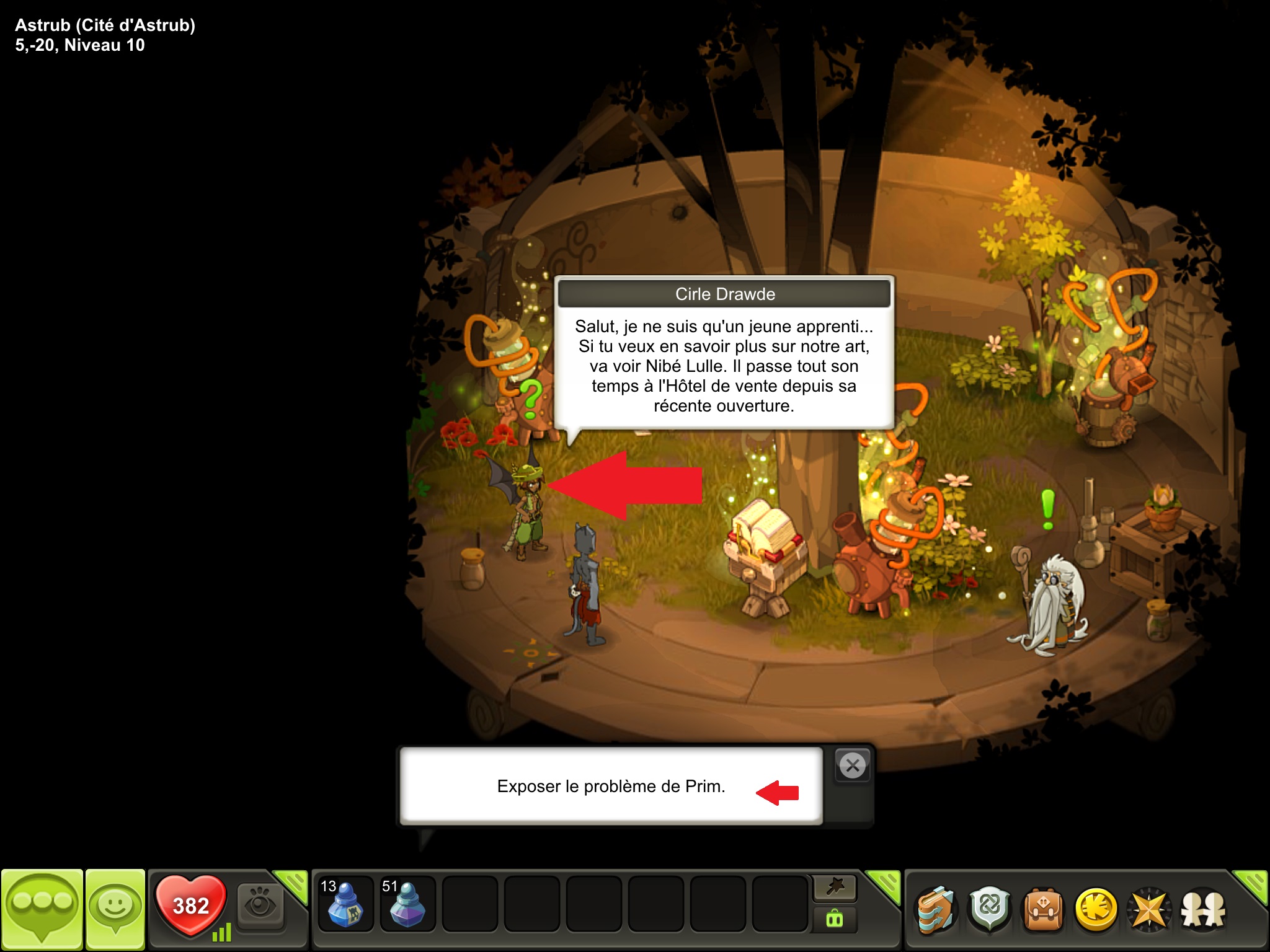1270x952 pixels.
Task: Open the gold kama coin shop
Action: pos(1096,910)
